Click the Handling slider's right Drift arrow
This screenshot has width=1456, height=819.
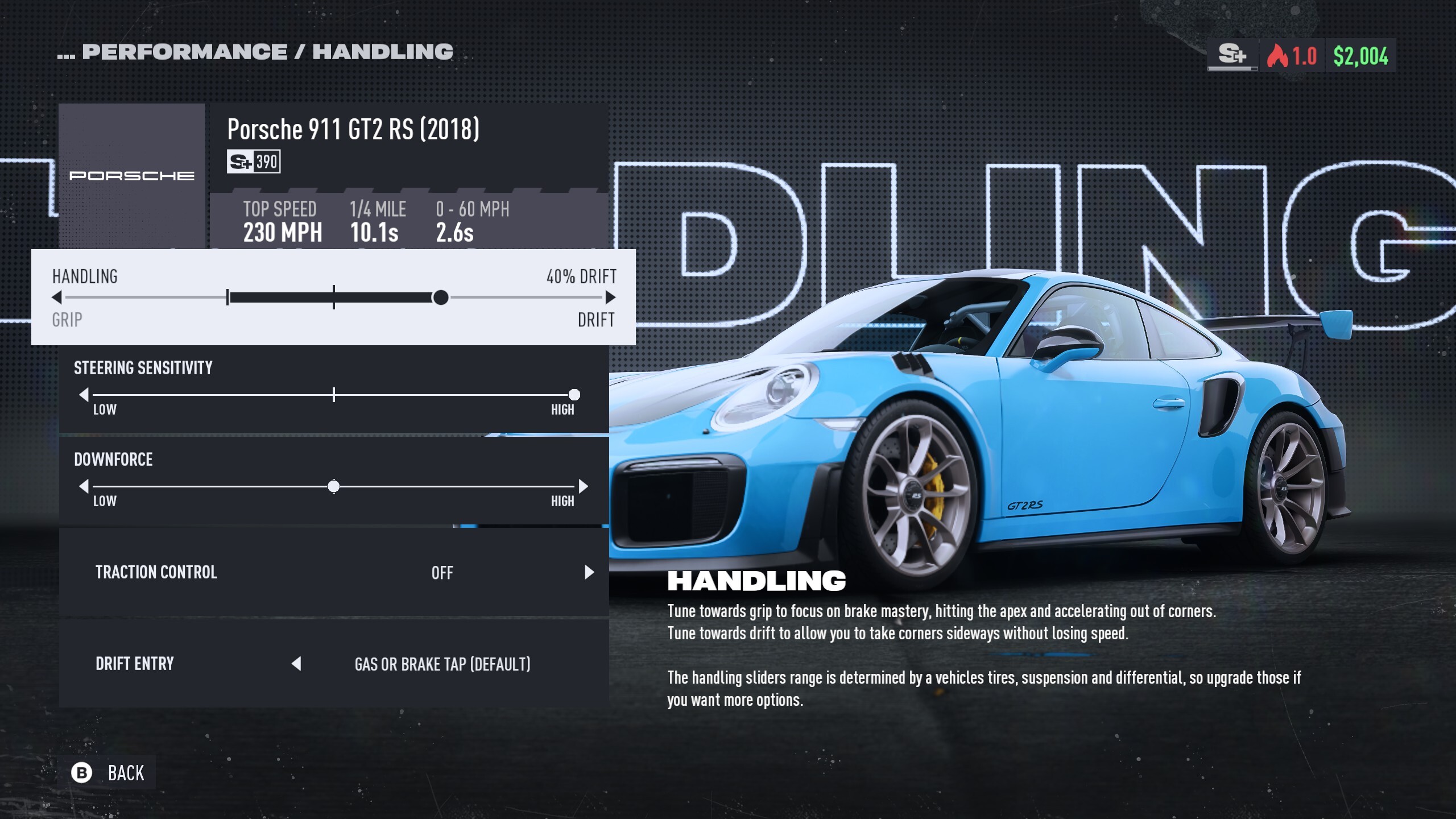pos(610,297)
